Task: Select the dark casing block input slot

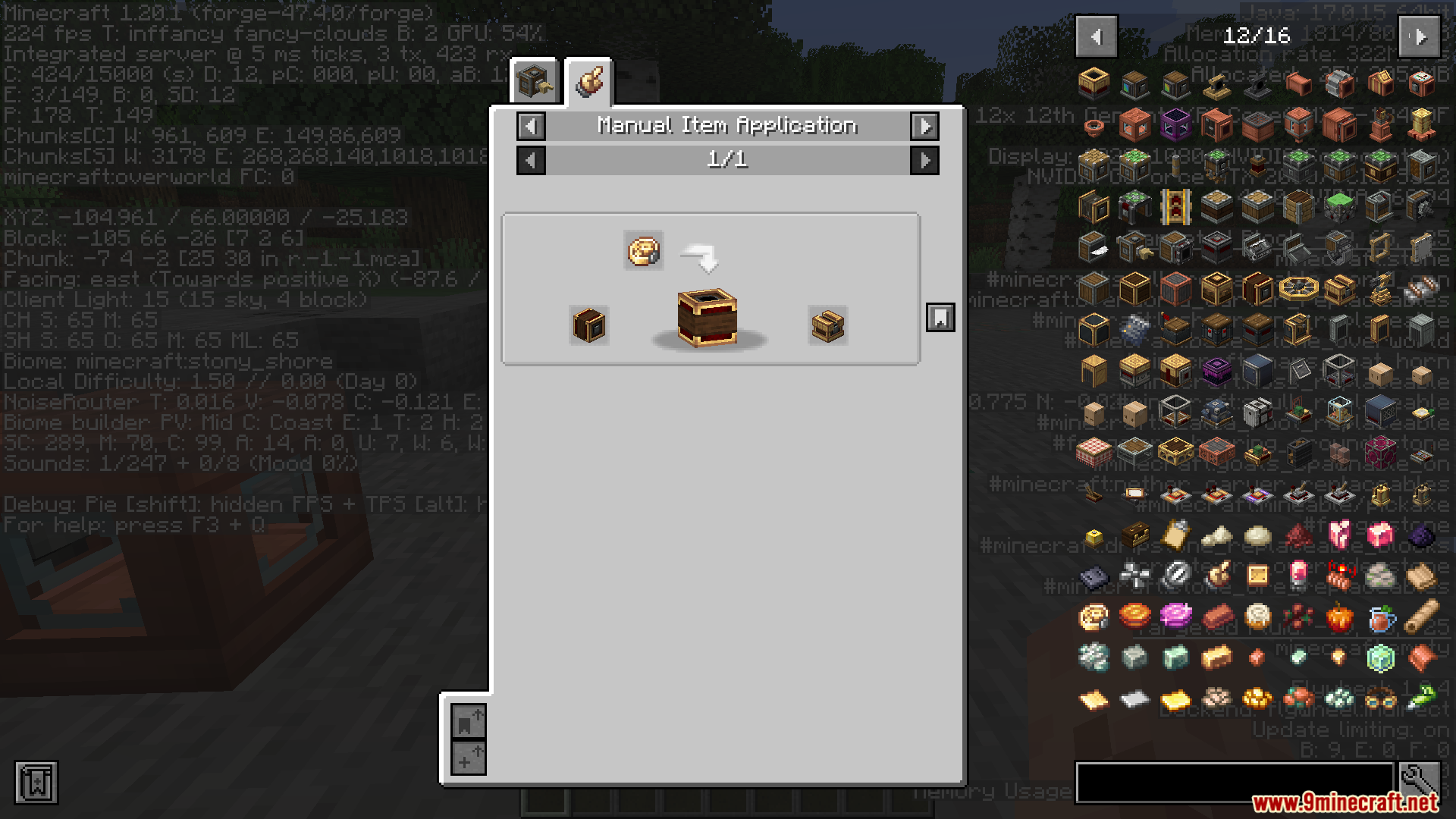Action: [x=589, y=326]
